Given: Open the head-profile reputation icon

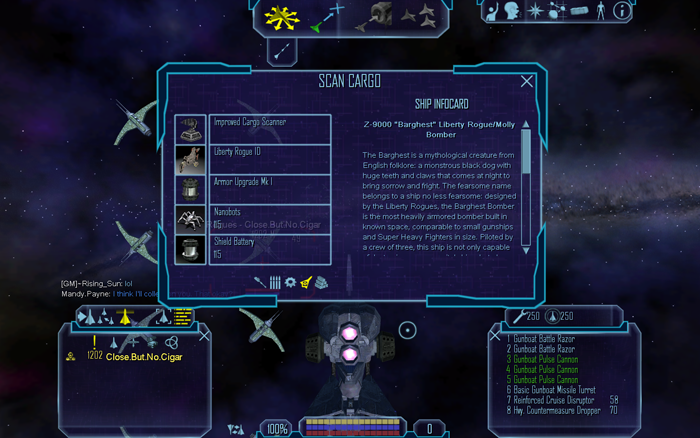Looking at the screenshot, I should click(513, 11).
